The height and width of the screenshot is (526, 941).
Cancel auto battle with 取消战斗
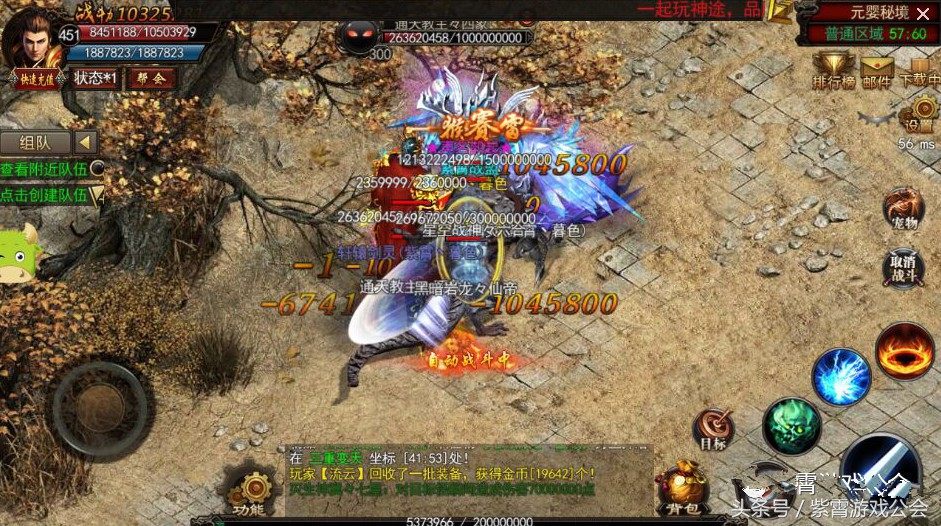[x=903, y=268]
